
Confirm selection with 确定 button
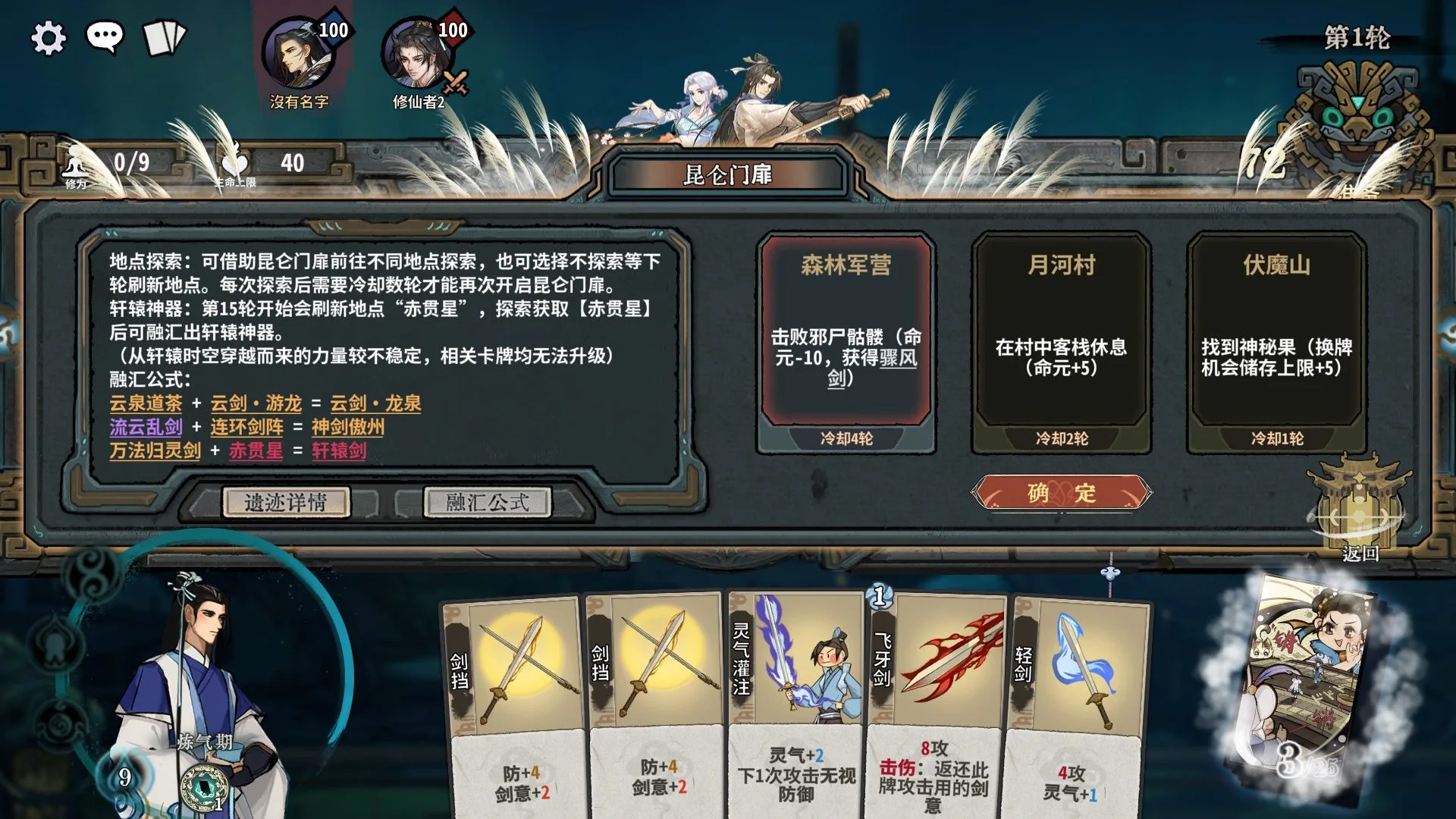click(1061, 493)
